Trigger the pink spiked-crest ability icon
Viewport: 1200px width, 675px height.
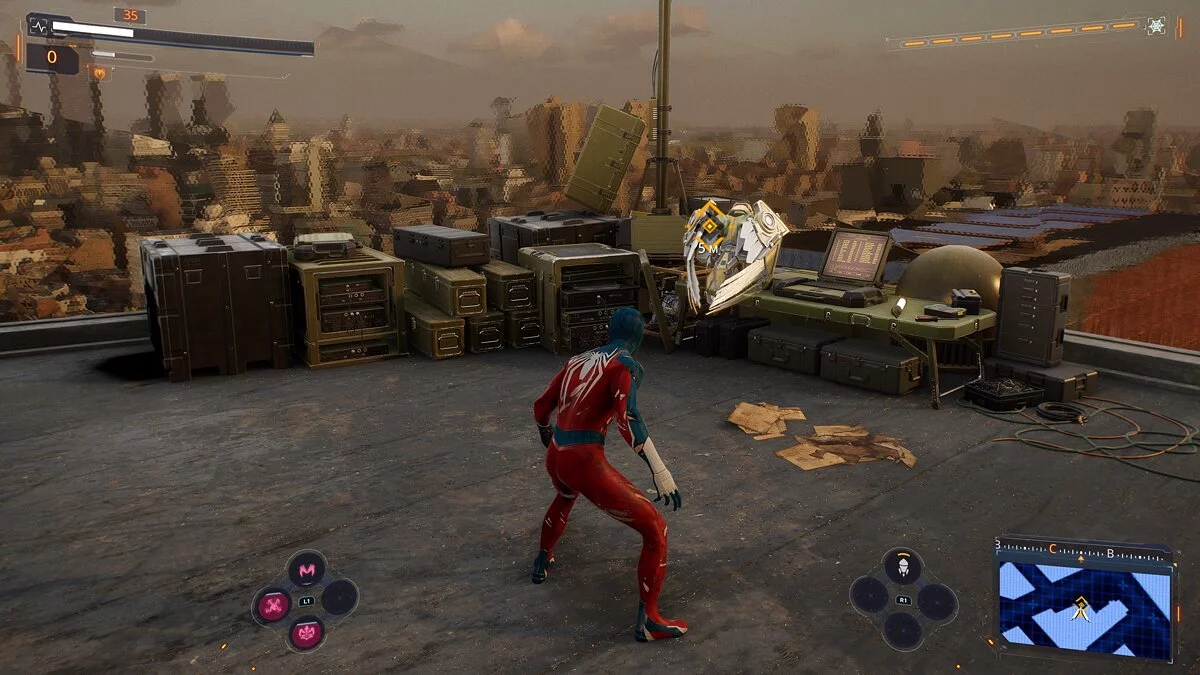(306, 633)
